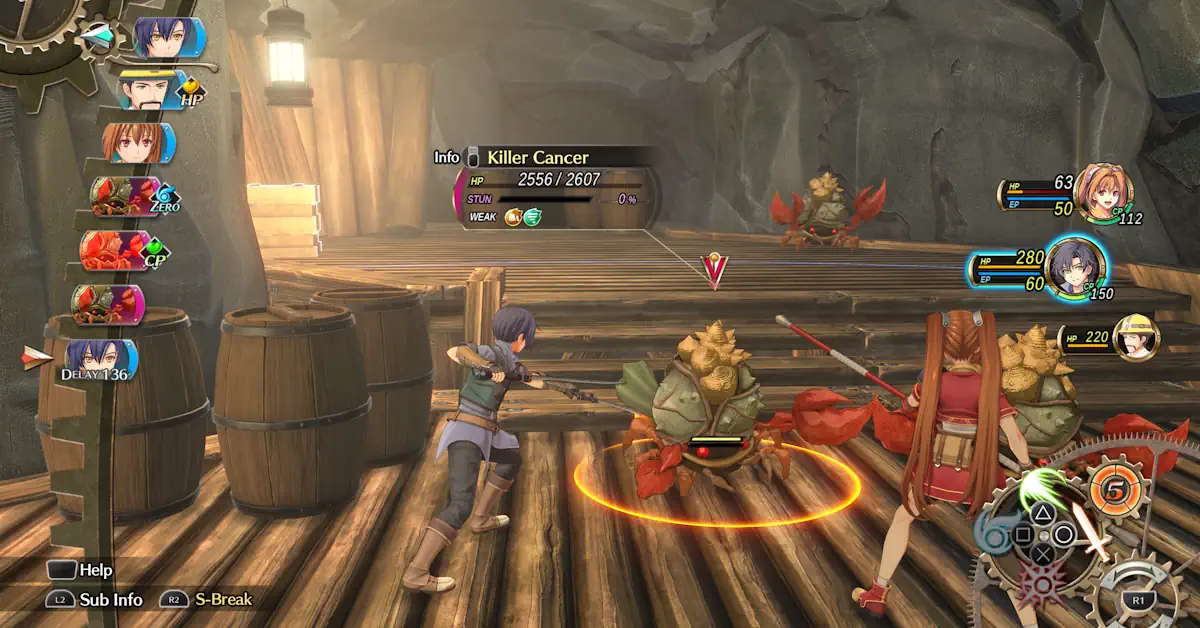
Task: Select Estelle's party status portrait
Action: 1102,193
